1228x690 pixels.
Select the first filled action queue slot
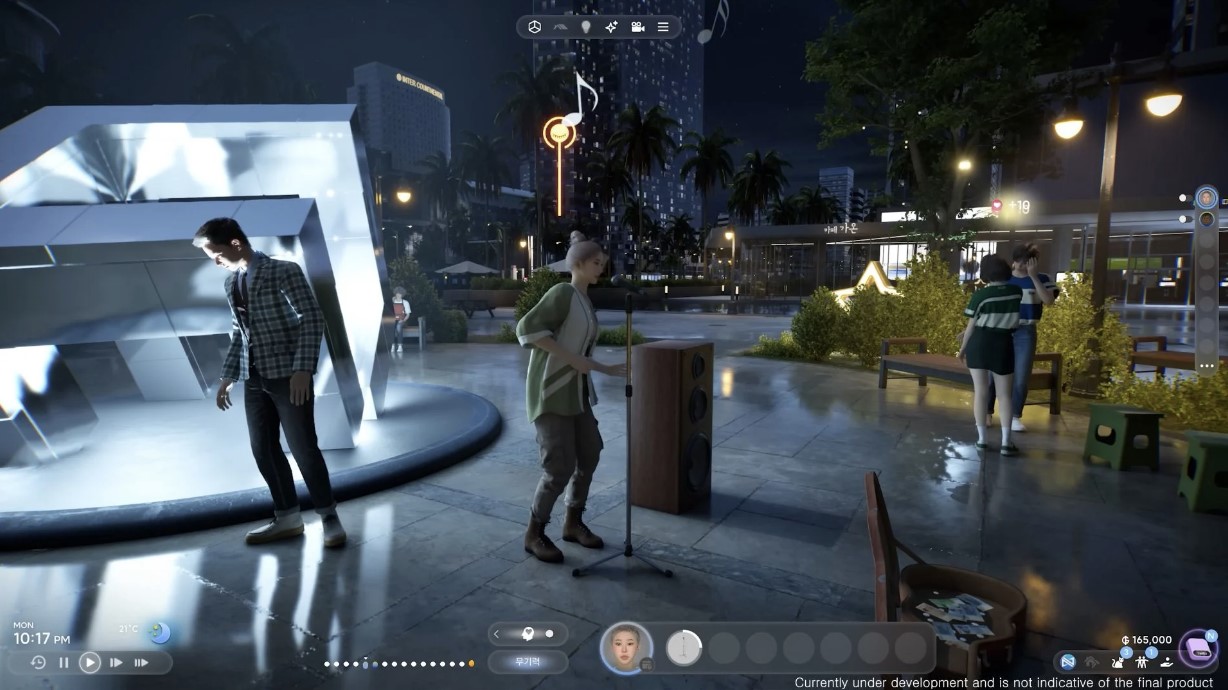pos(684,647)
